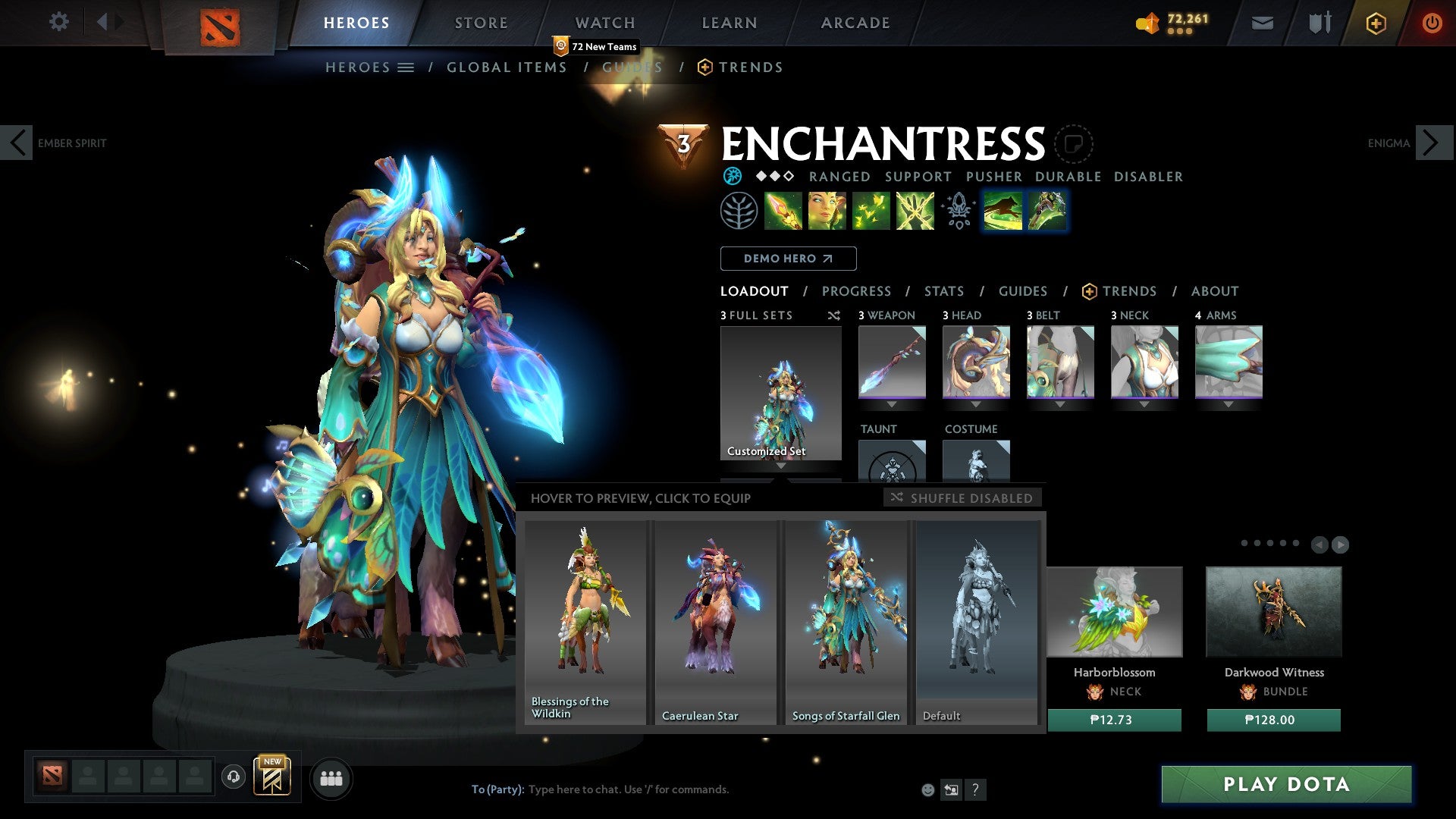Expand the 3 Weapon slot dropdown
Viewport: 1456px width, 819px height.
click(892, 404)
